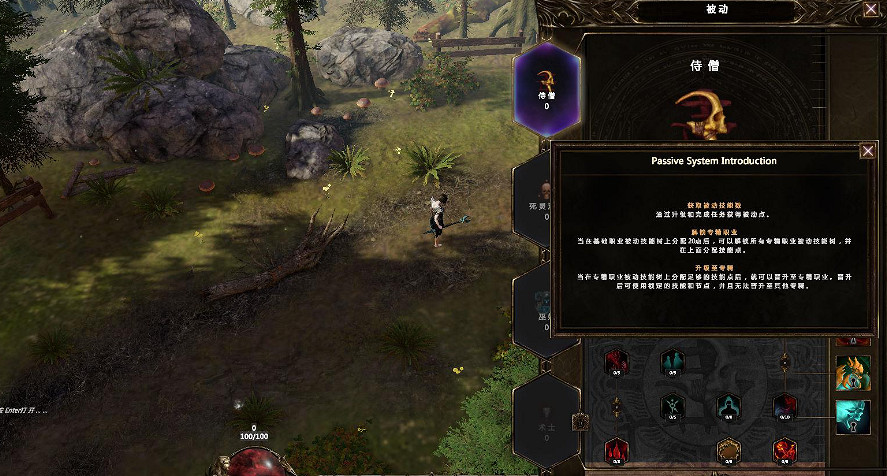The width and height of the screenshot is (887, 476).
Task: Choose the teal dancing figure passive node
Action: pos(671,405)
